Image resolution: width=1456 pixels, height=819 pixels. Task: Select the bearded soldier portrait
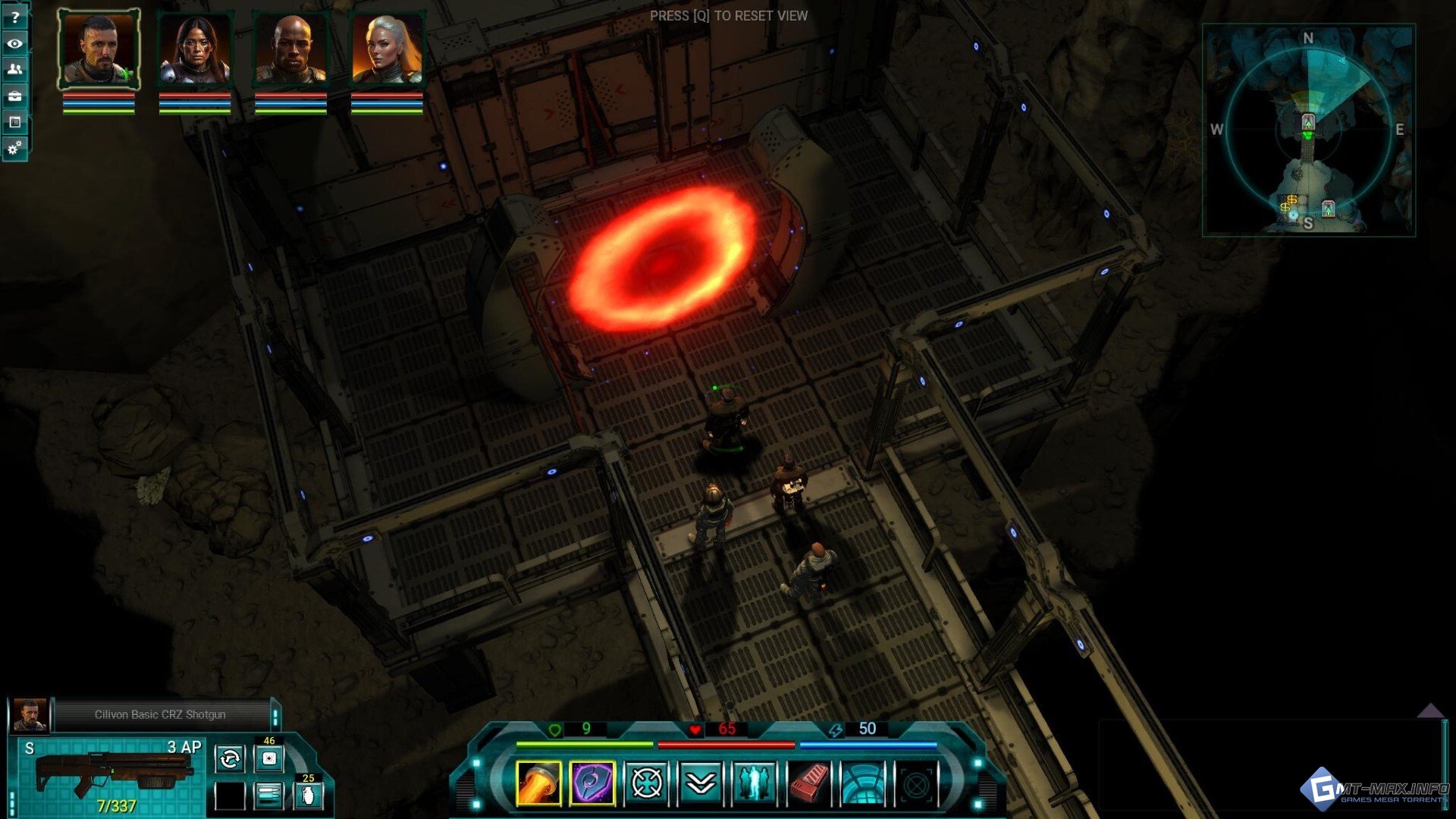(99, 50)
